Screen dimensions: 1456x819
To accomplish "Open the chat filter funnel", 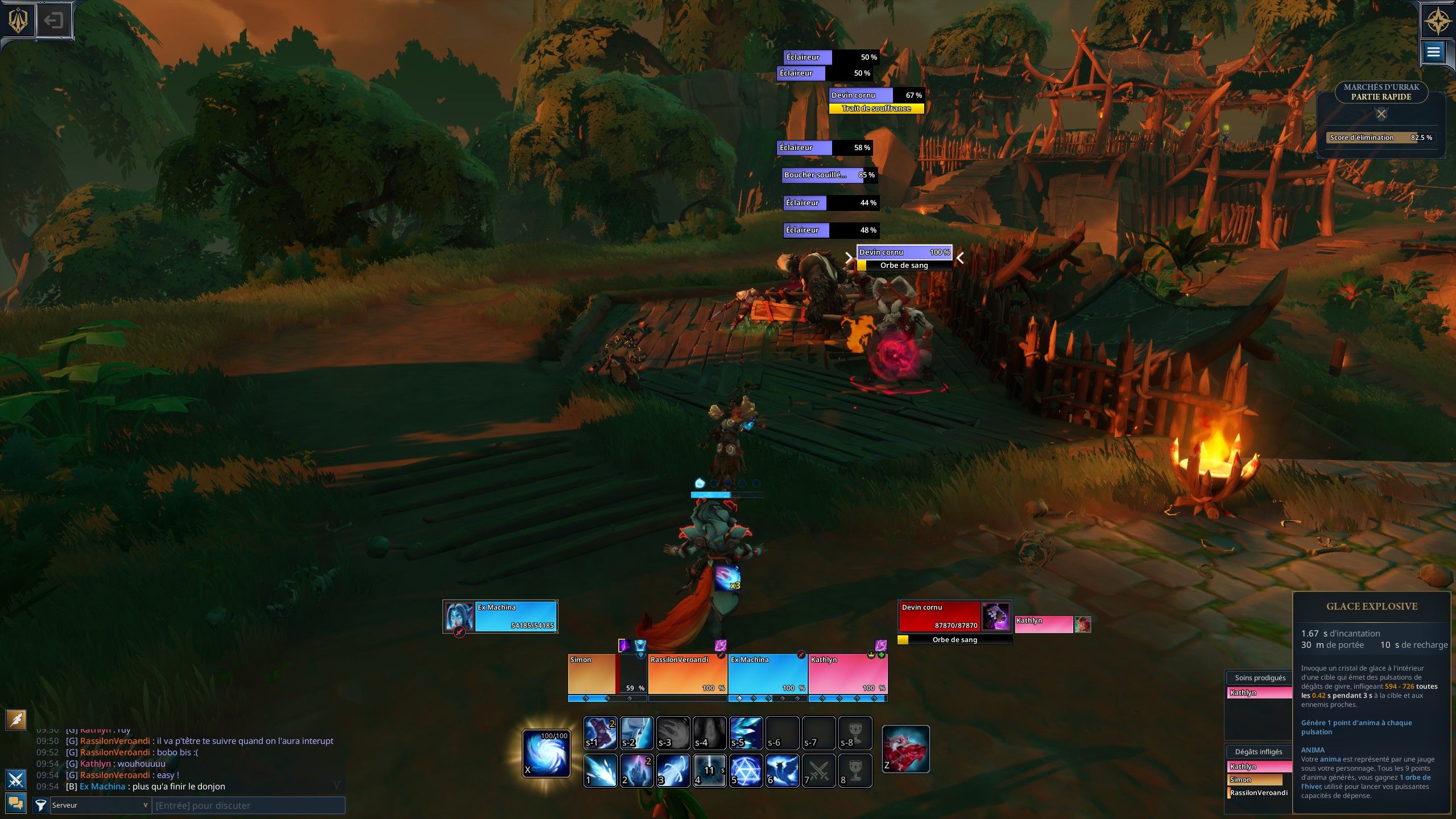I will pyautogui.click(x=40, y=805).
